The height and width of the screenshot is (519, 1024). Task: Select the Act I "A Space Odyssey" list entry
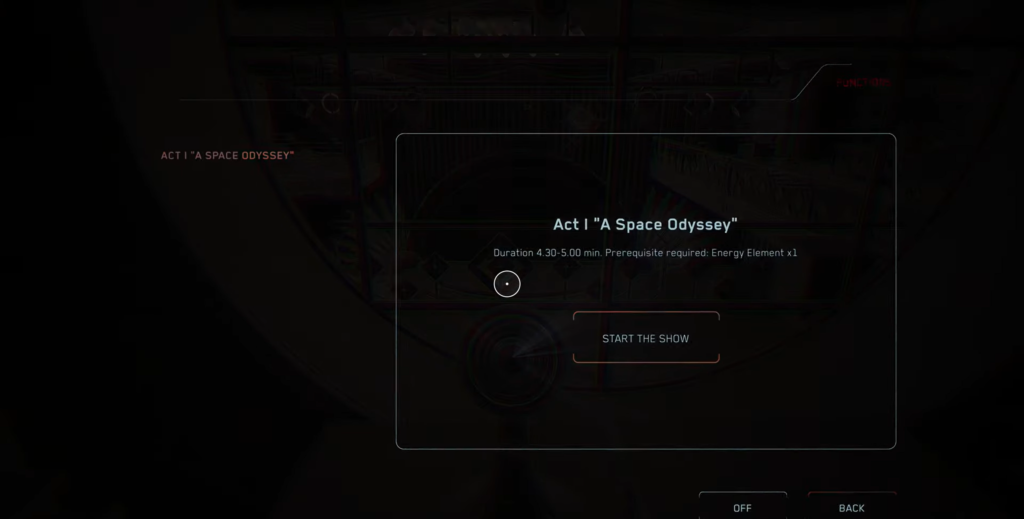point(227,156)
